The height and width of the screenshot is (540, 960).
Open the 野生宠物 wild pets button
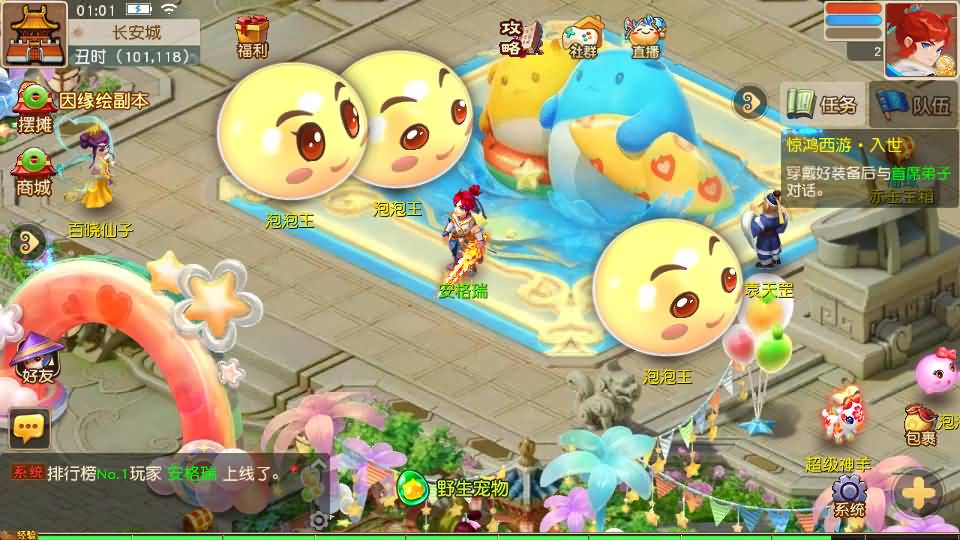click(x=455, y=489)
